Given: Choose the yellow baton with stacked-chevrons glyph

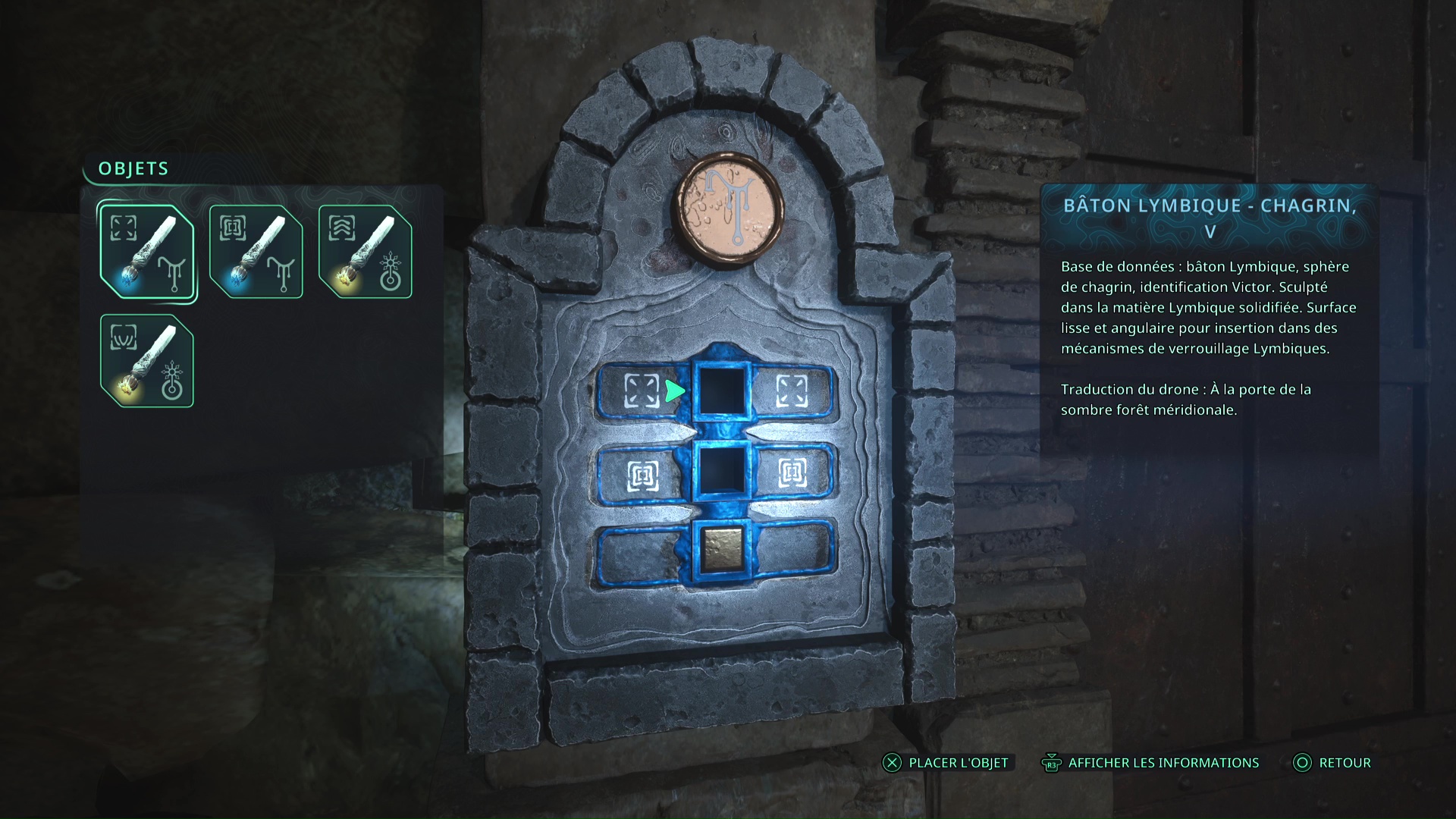Looking at the screenshot, I should pyautogui.click(x=366, y=252).
